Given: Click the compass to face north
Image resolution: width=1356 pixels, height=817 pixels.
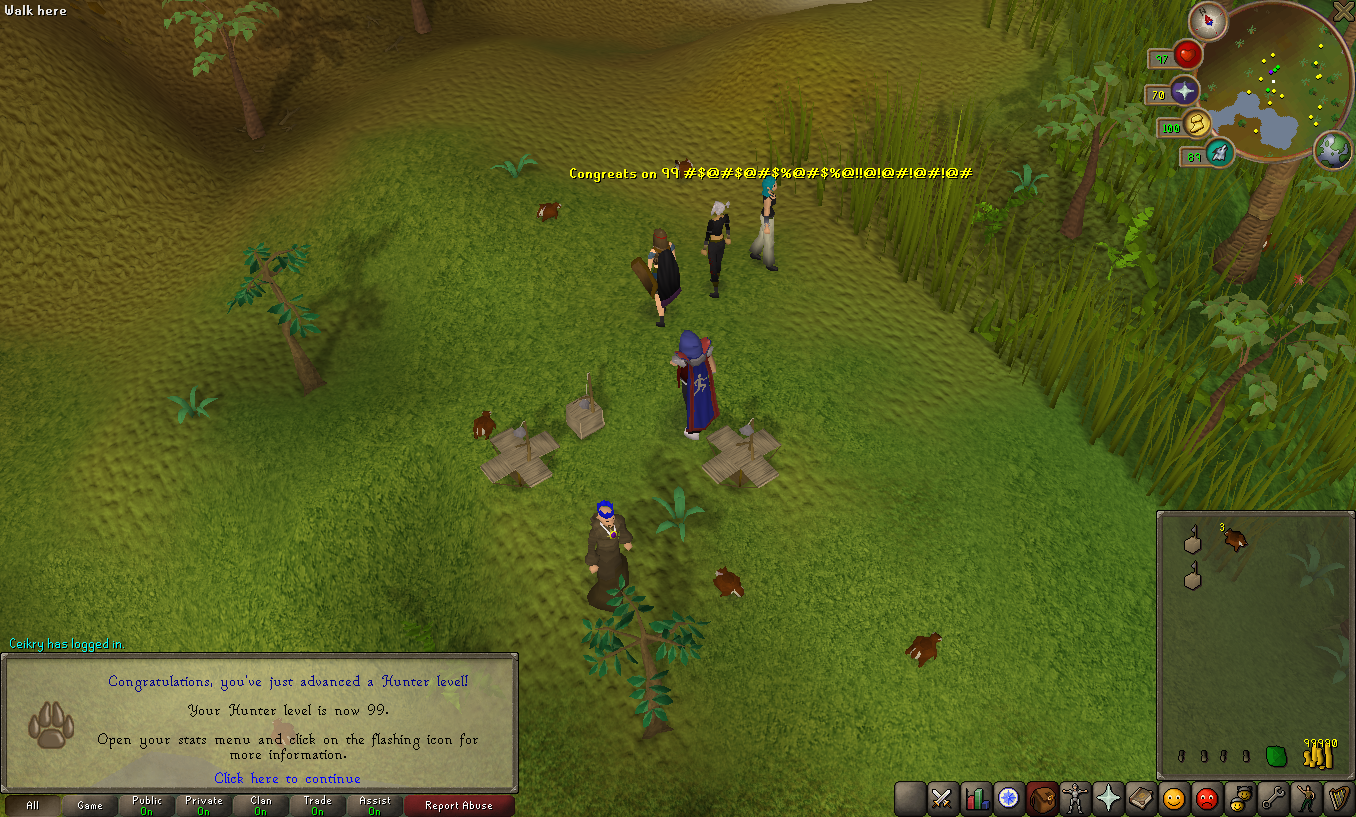Looking at the screenshot, I should click(1208, 21).
